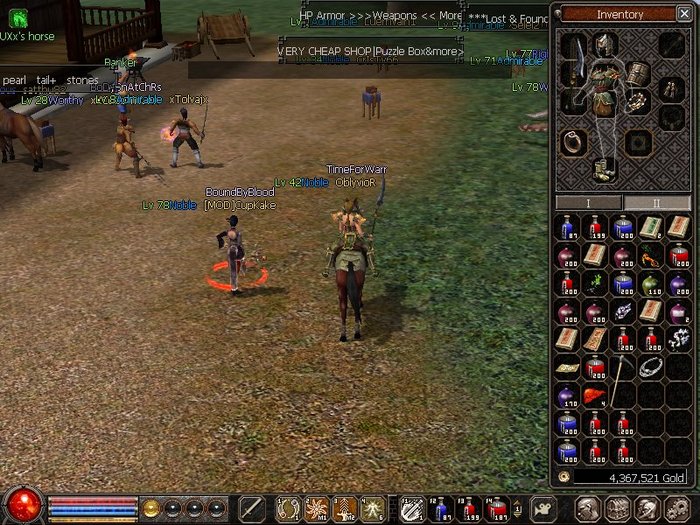Select the equipped boots slot

tap(604, 167)
